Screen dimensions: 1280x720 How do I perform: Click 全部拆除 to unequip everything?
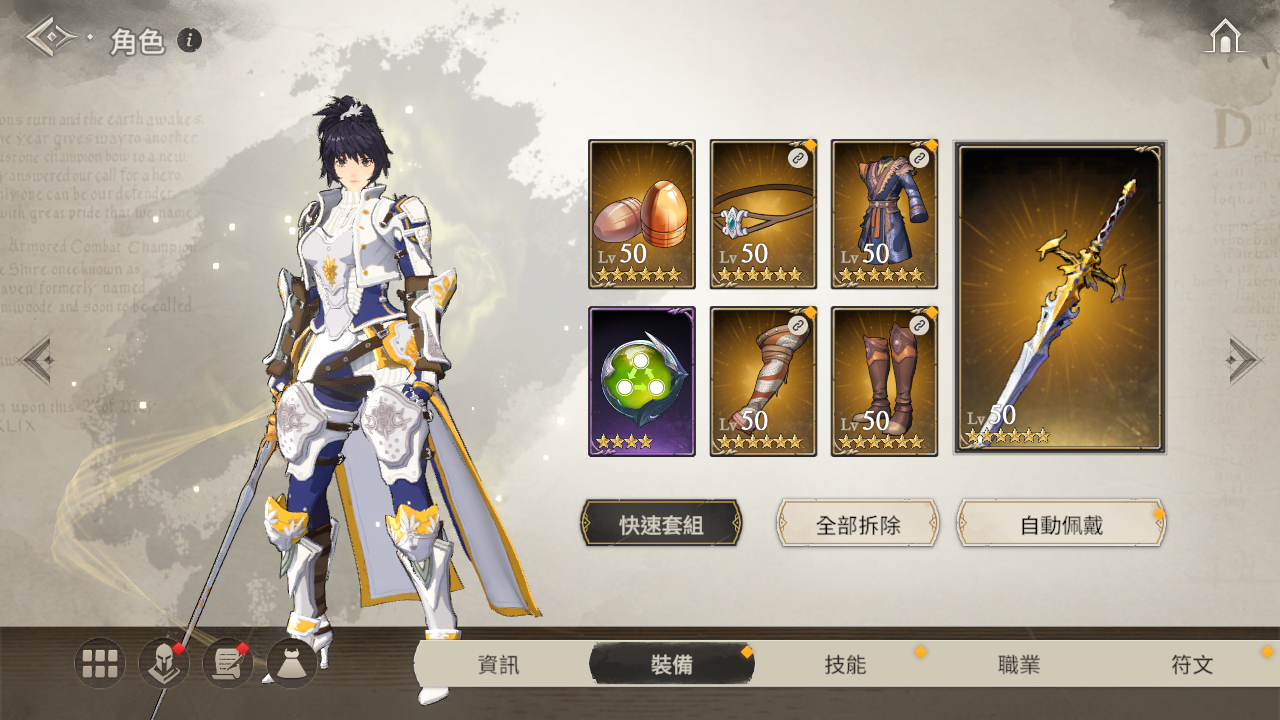(x=858, y=524)
